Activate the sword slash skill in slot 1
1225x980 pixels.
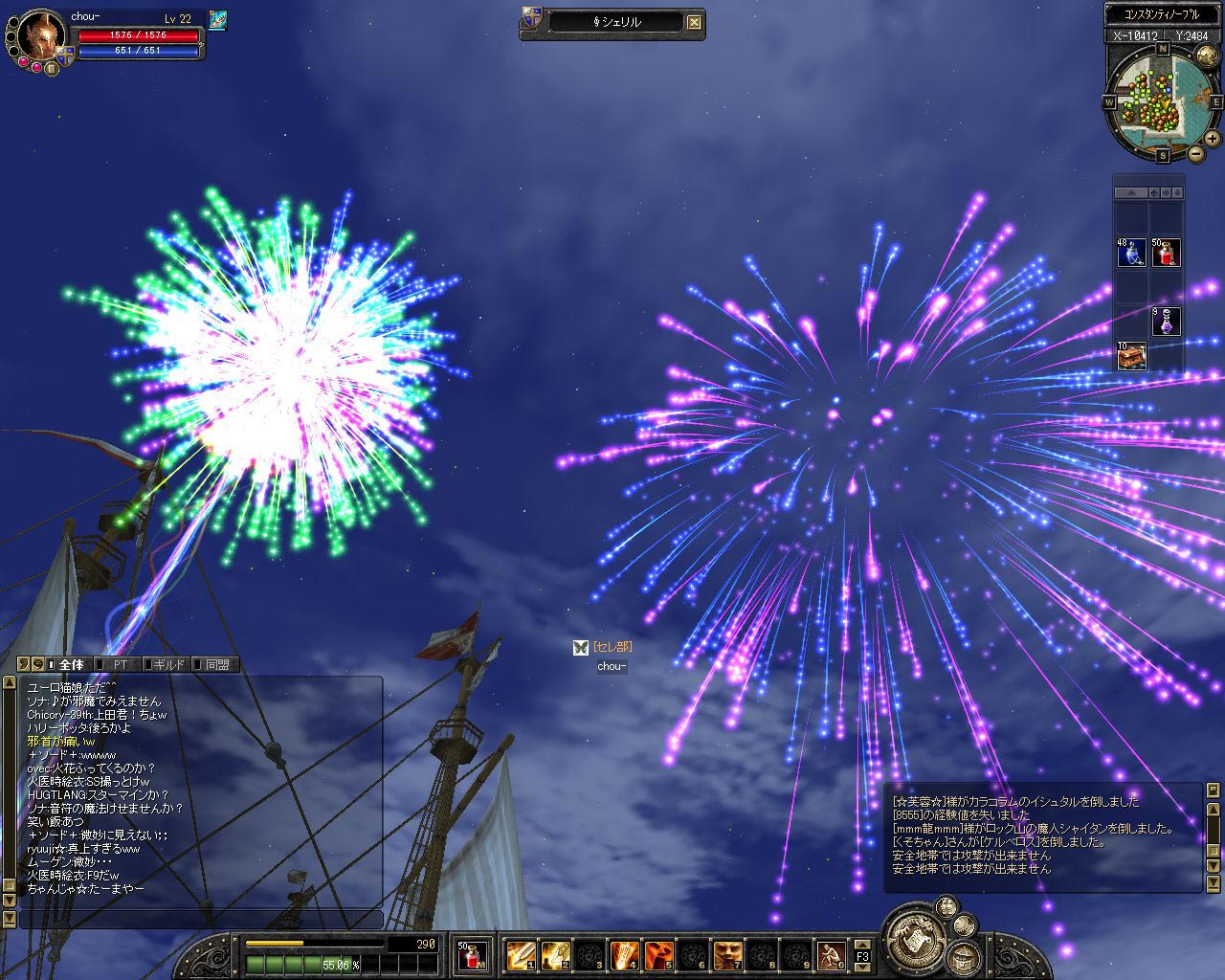(x=521, y=955)
